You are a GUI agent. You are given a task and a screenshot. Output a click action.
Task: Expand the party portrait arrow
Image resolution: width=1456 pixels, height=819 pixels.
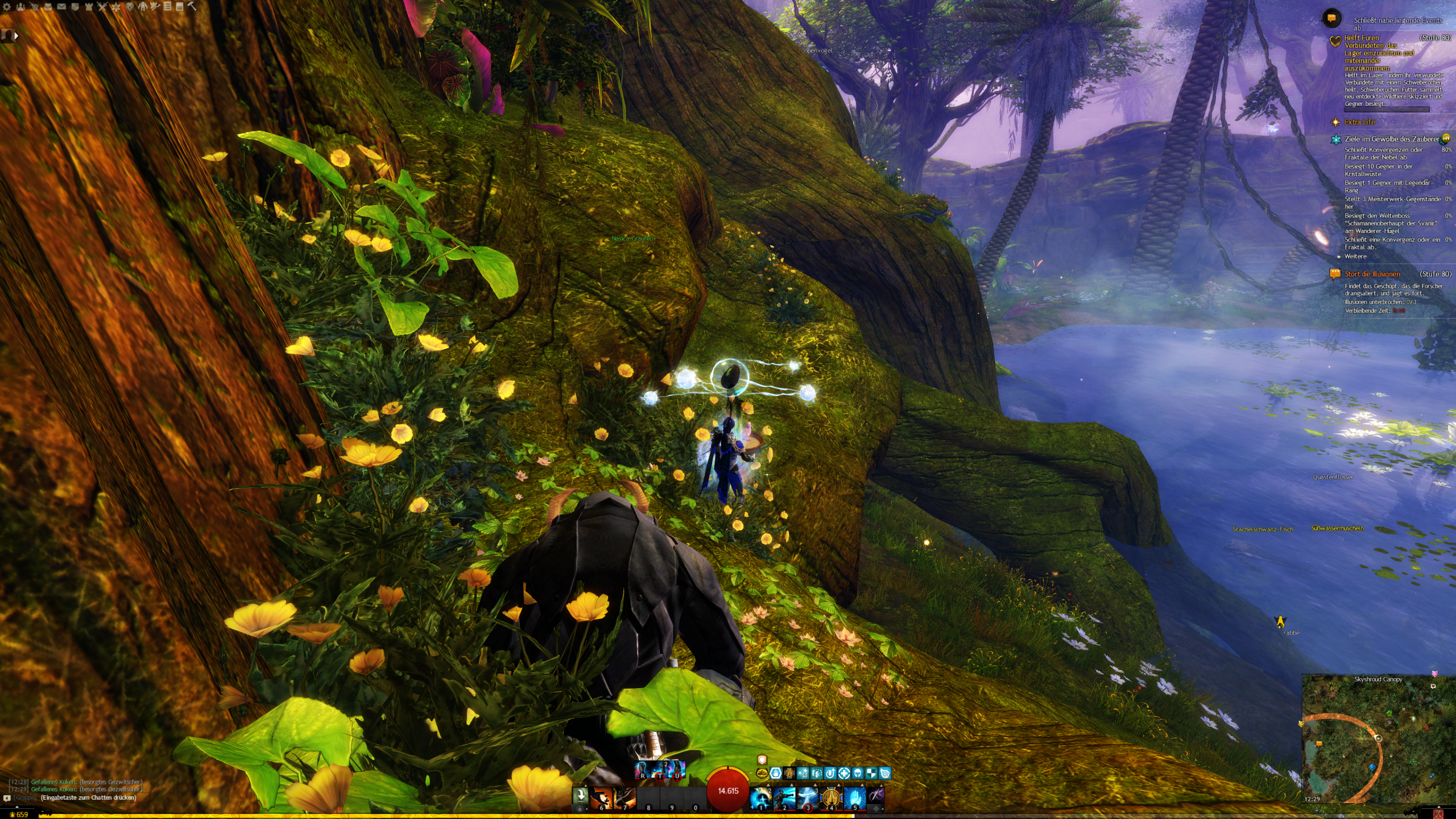tap(16, 35)
